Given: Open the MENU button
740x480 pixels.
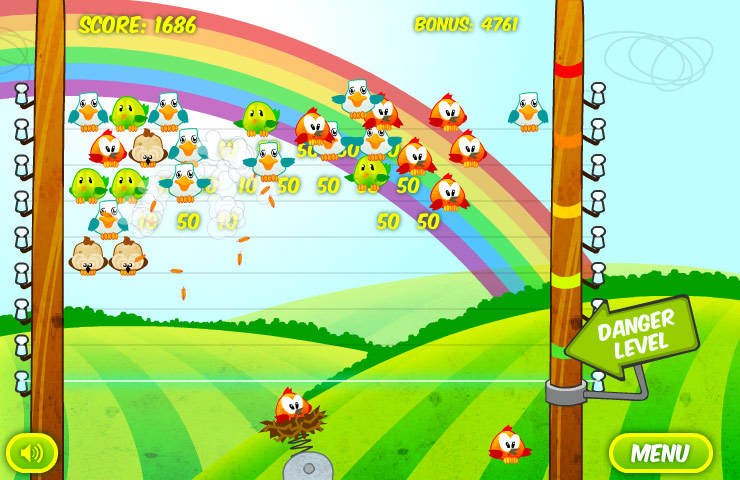Looking at the screenshot, I should coord(660,453).
